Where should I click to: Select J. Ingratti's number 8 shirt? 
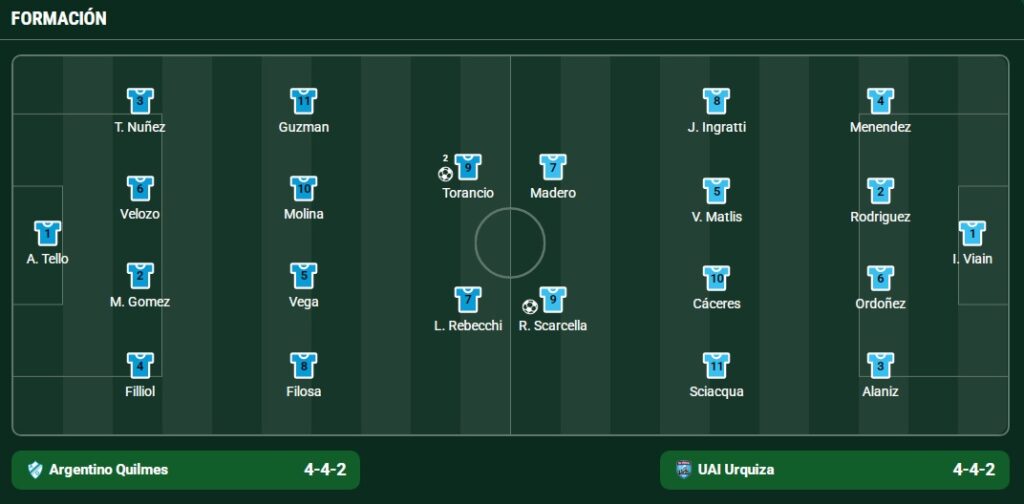coord(716,101)
